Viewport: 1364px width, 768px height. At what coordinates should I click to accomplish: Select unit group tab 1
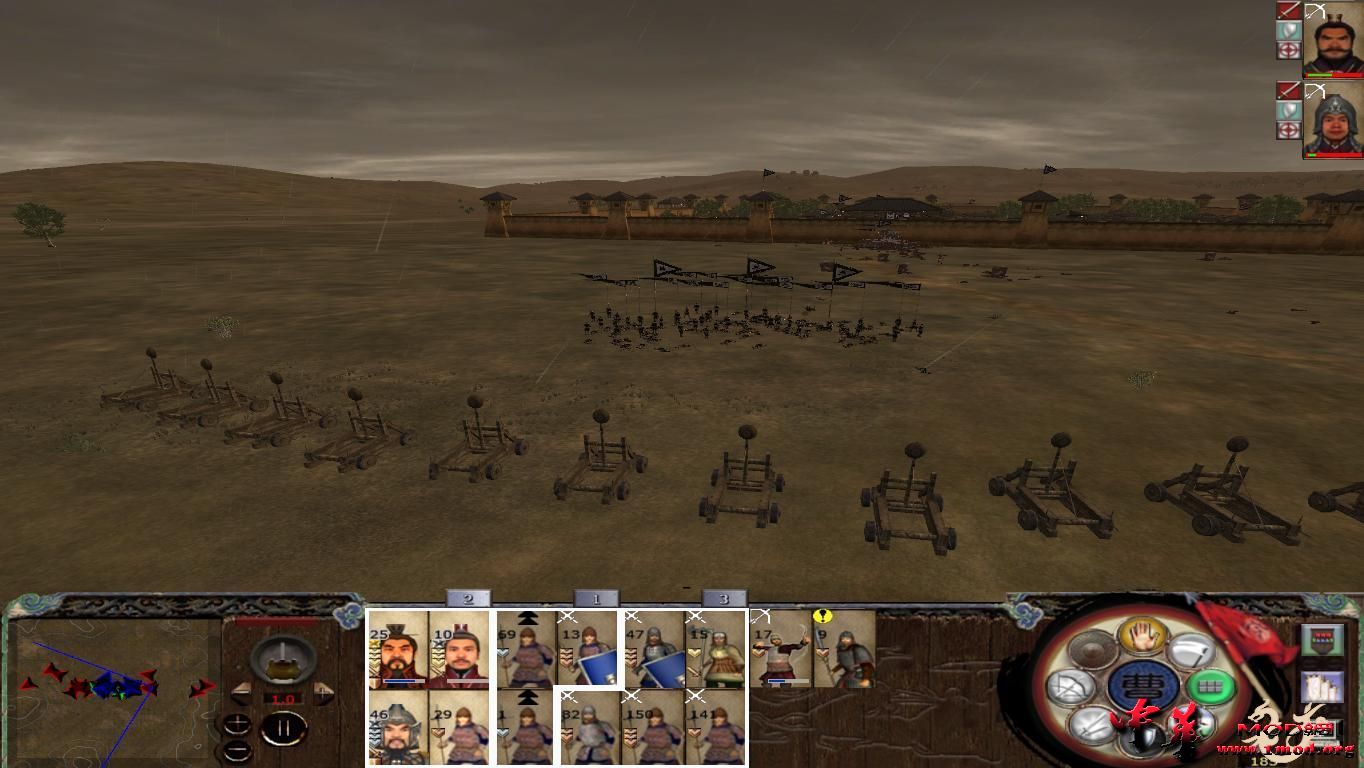click(x=597, y=600)
